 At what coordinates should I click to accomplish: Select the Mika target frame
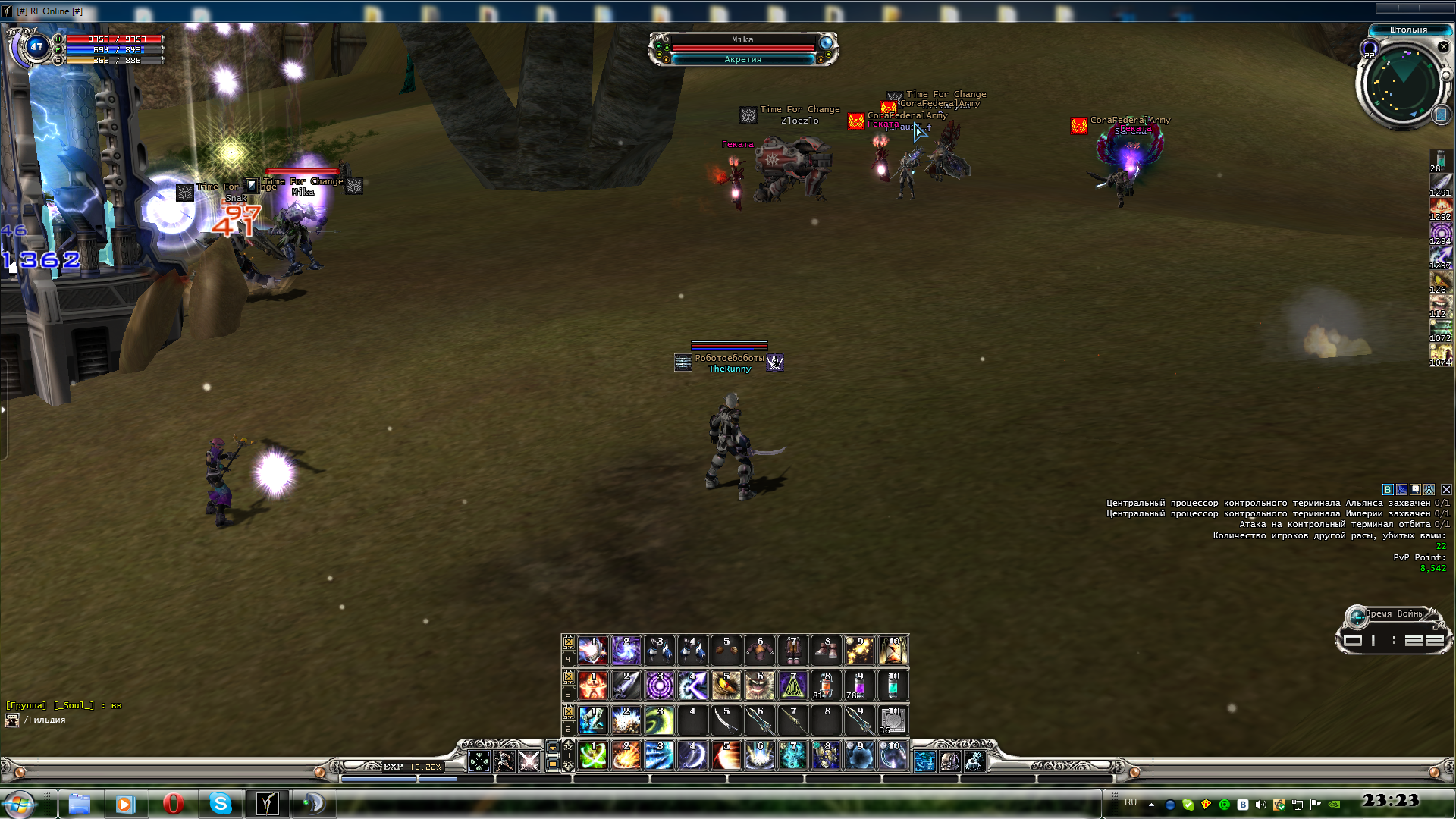(x=742, y=45)
